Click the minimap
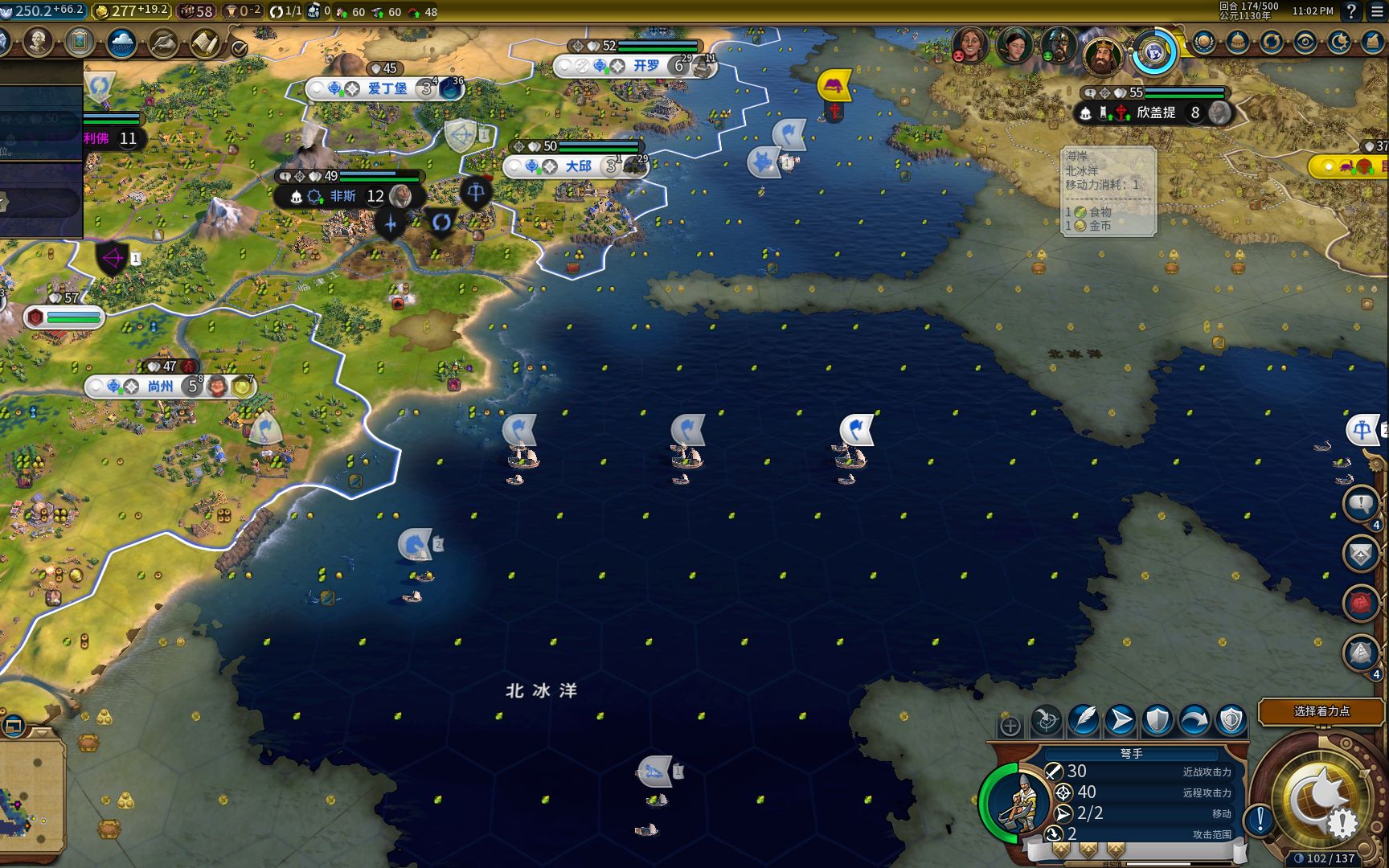The width and height of the screenshot is (1389, 868). coord(31,796)
